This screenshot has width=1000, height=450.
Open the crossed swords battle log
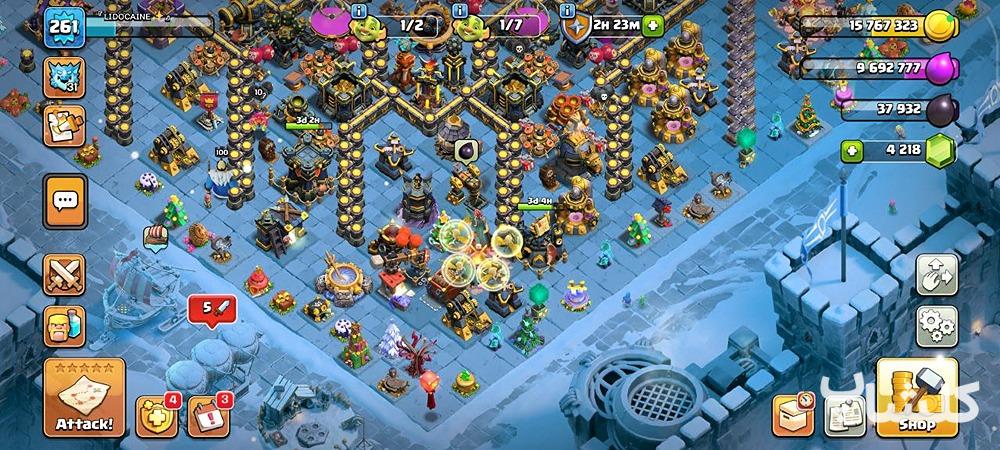65,274
